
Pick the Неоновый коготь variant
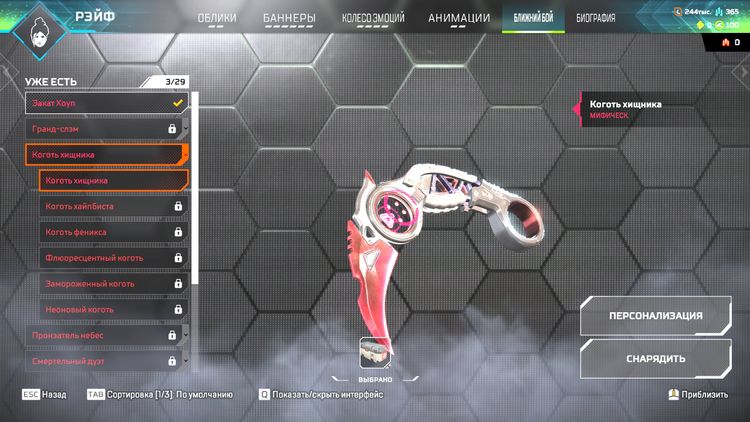point(113,310)
